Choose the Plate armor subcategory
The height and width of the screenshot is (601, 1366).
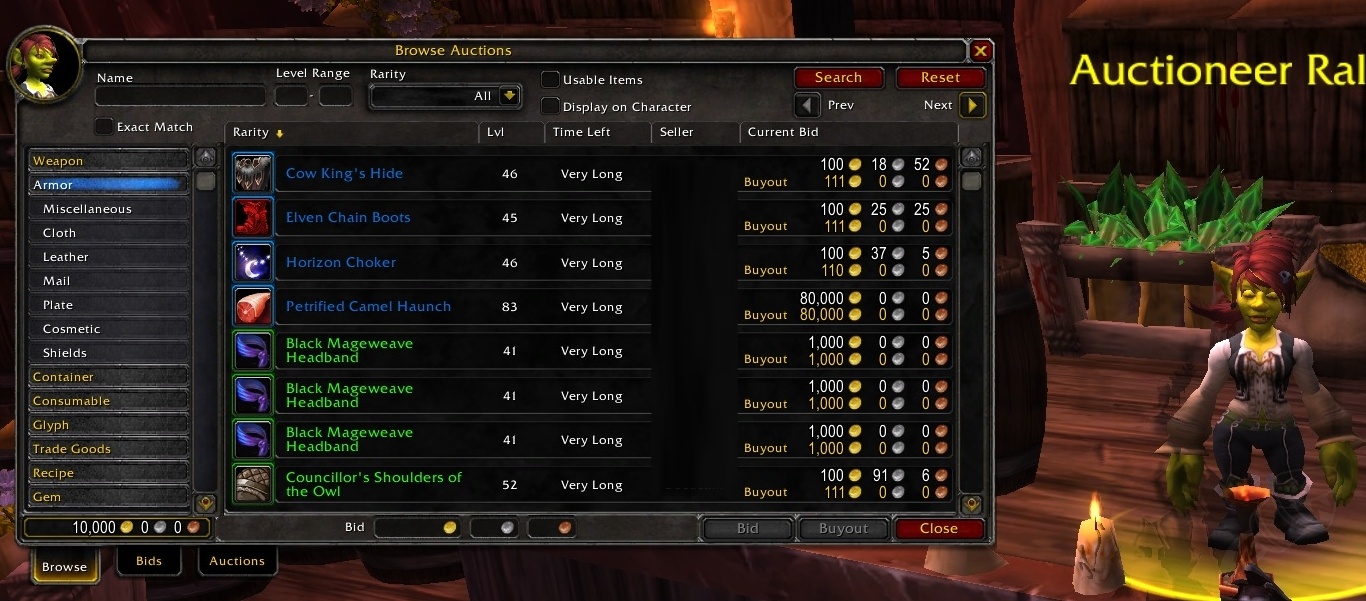tap(58, 305)
